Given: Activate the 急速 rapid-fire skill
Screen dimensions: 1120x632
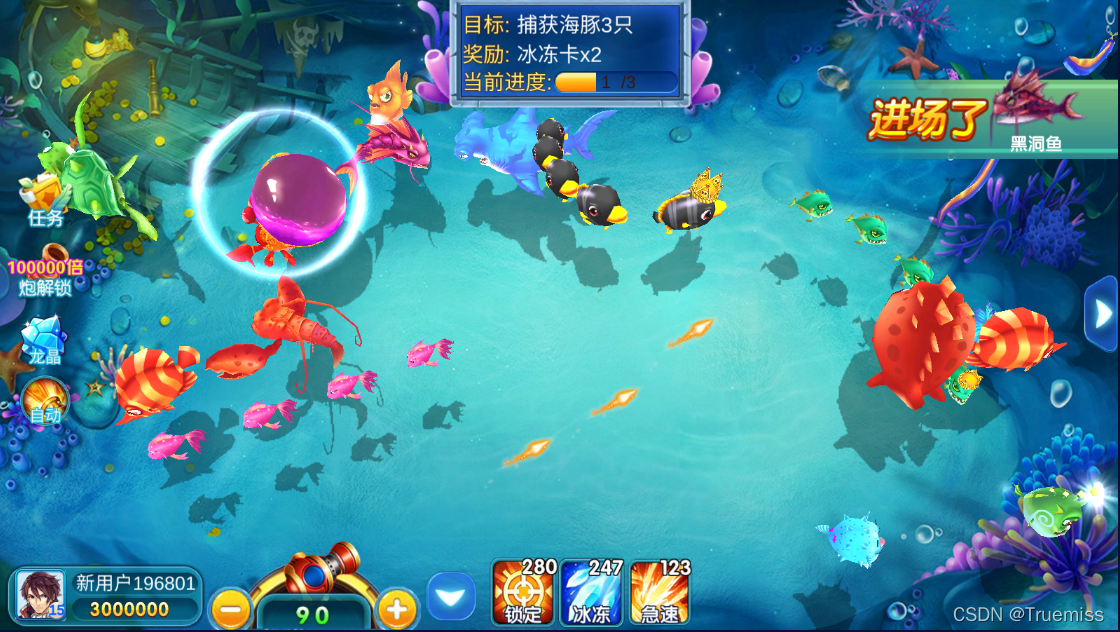Looking at the screenshot, I should 659,593.
